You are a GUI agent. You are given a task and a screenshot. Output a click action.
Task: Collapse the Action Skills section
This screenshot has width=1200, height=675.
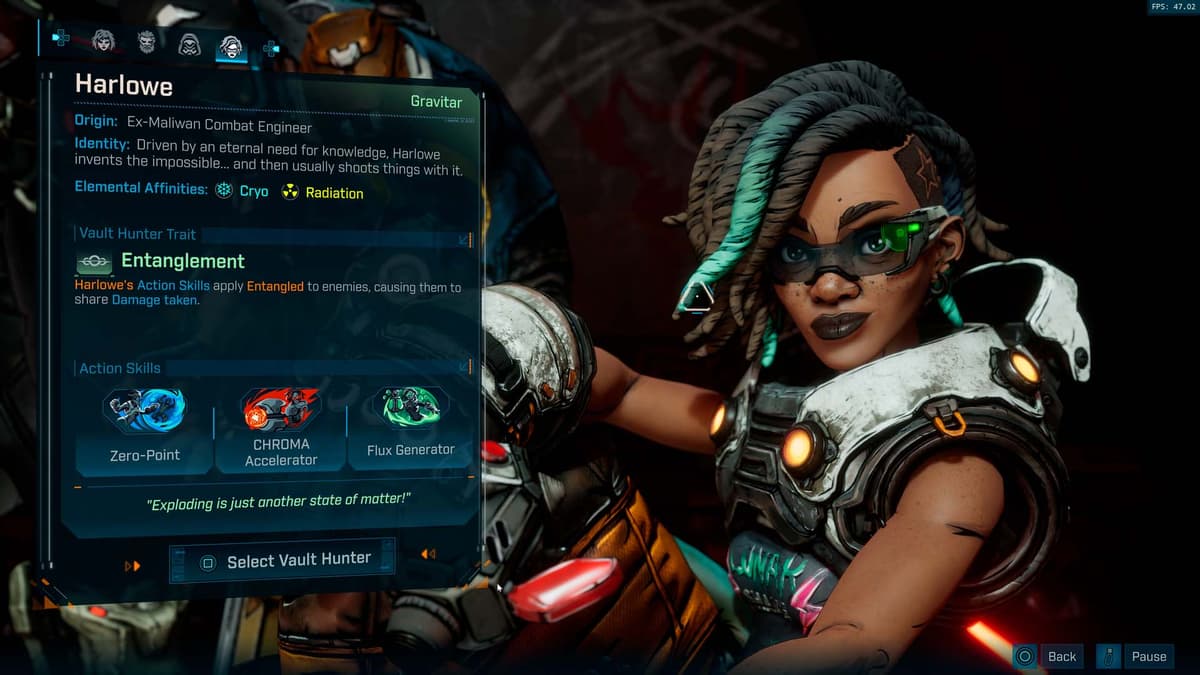coord(465,367)
